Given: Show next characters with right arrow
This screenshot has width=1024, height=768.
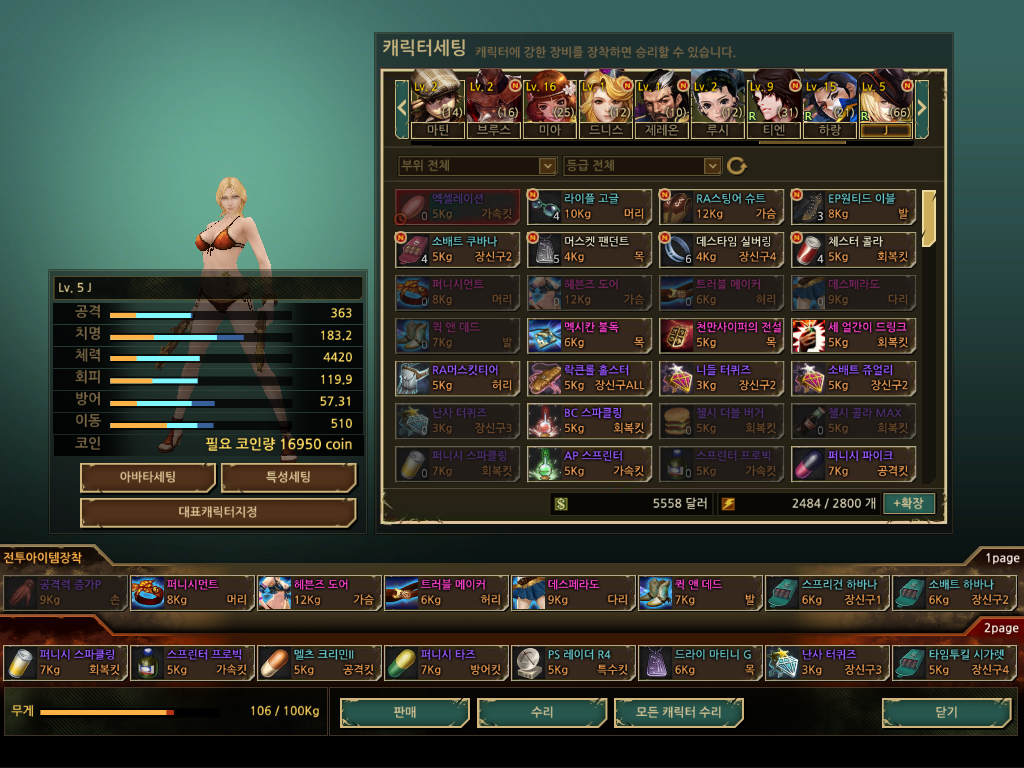Looking at the screenshot, I should [x=922, y=104].
